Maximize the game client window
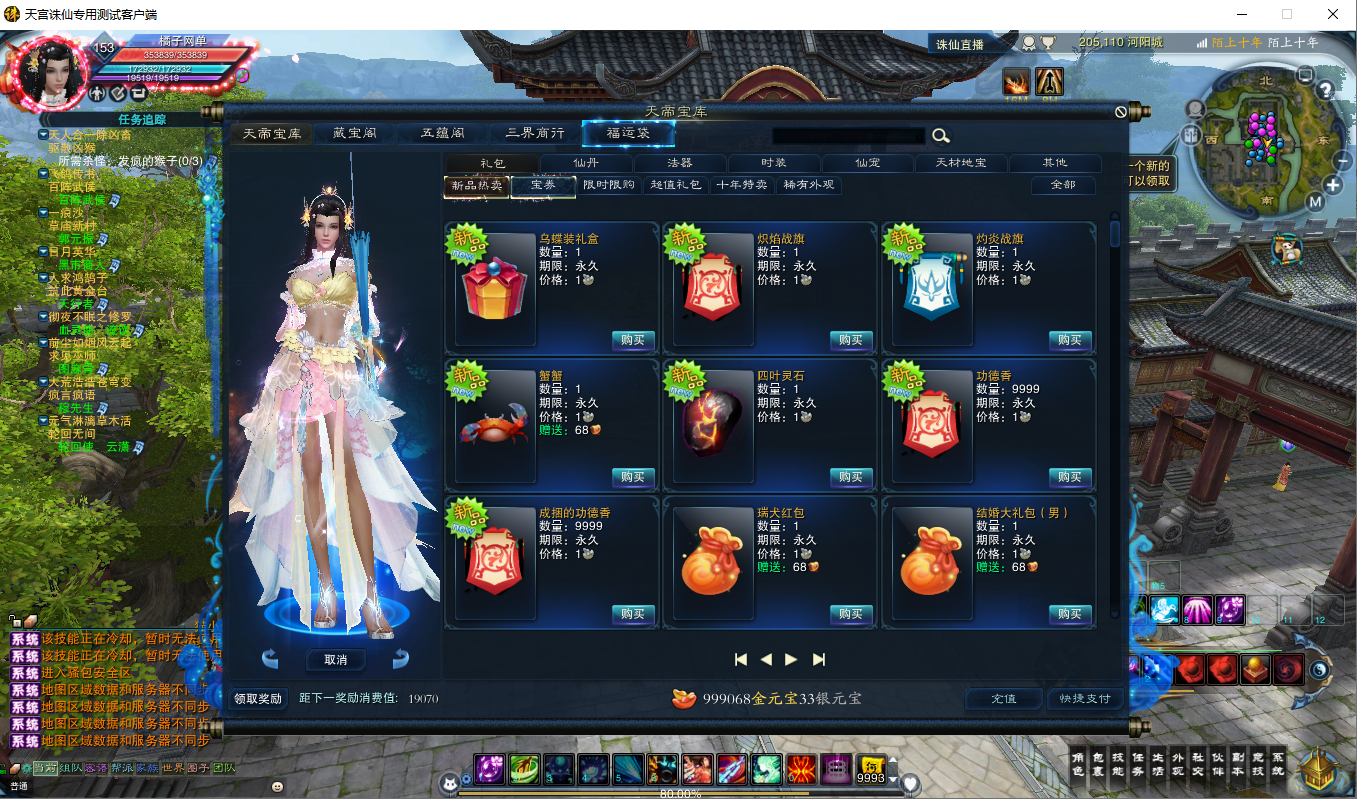 tap(1287, 14)
